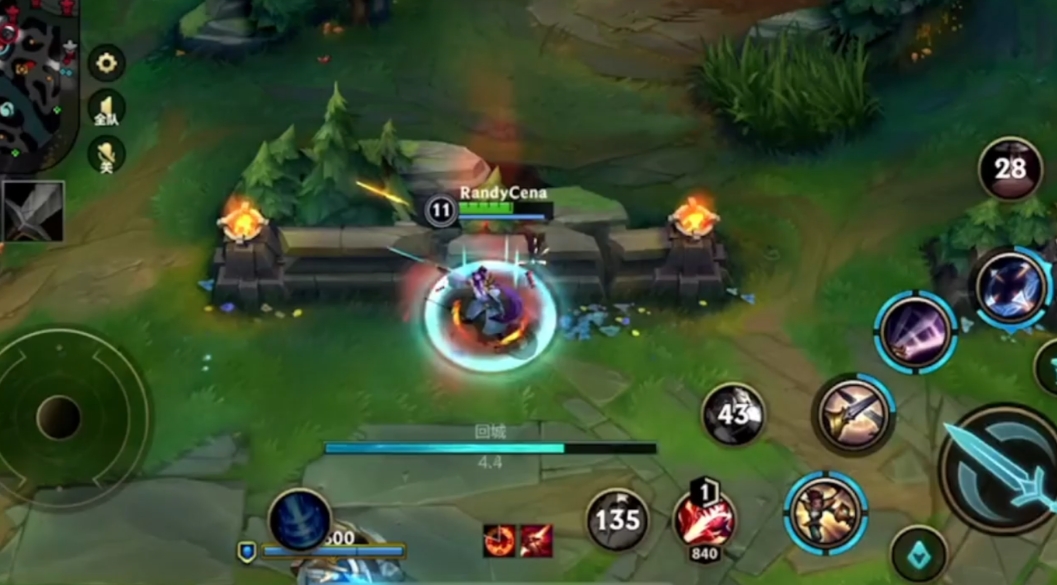The image size is (1057, 585).
Task: Toggle the 关 microphone button
Action: tap(106, 155)
